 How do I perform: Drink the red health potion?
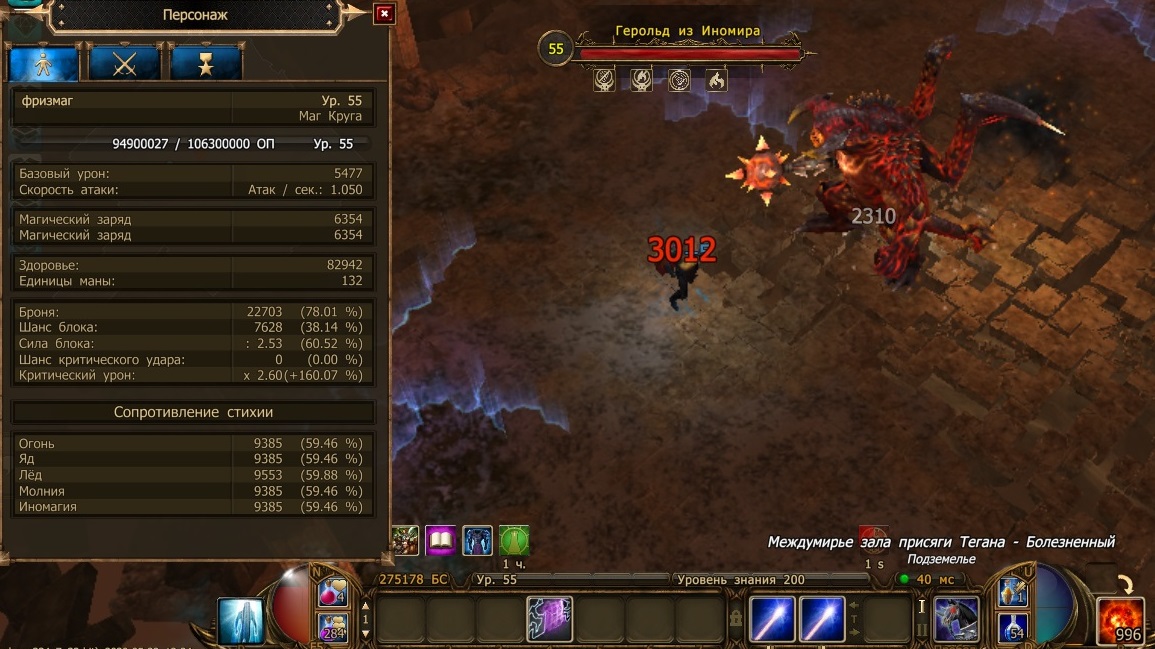tap(332, 592)
